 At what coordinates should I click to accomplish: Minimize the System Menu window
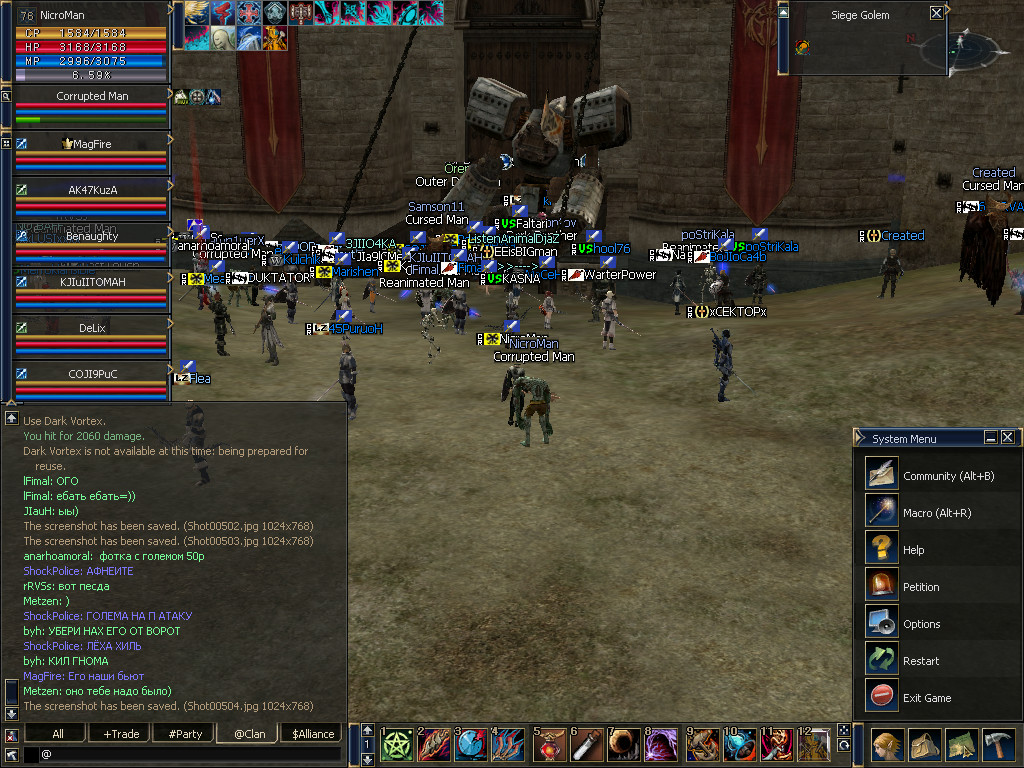point(990,438)
